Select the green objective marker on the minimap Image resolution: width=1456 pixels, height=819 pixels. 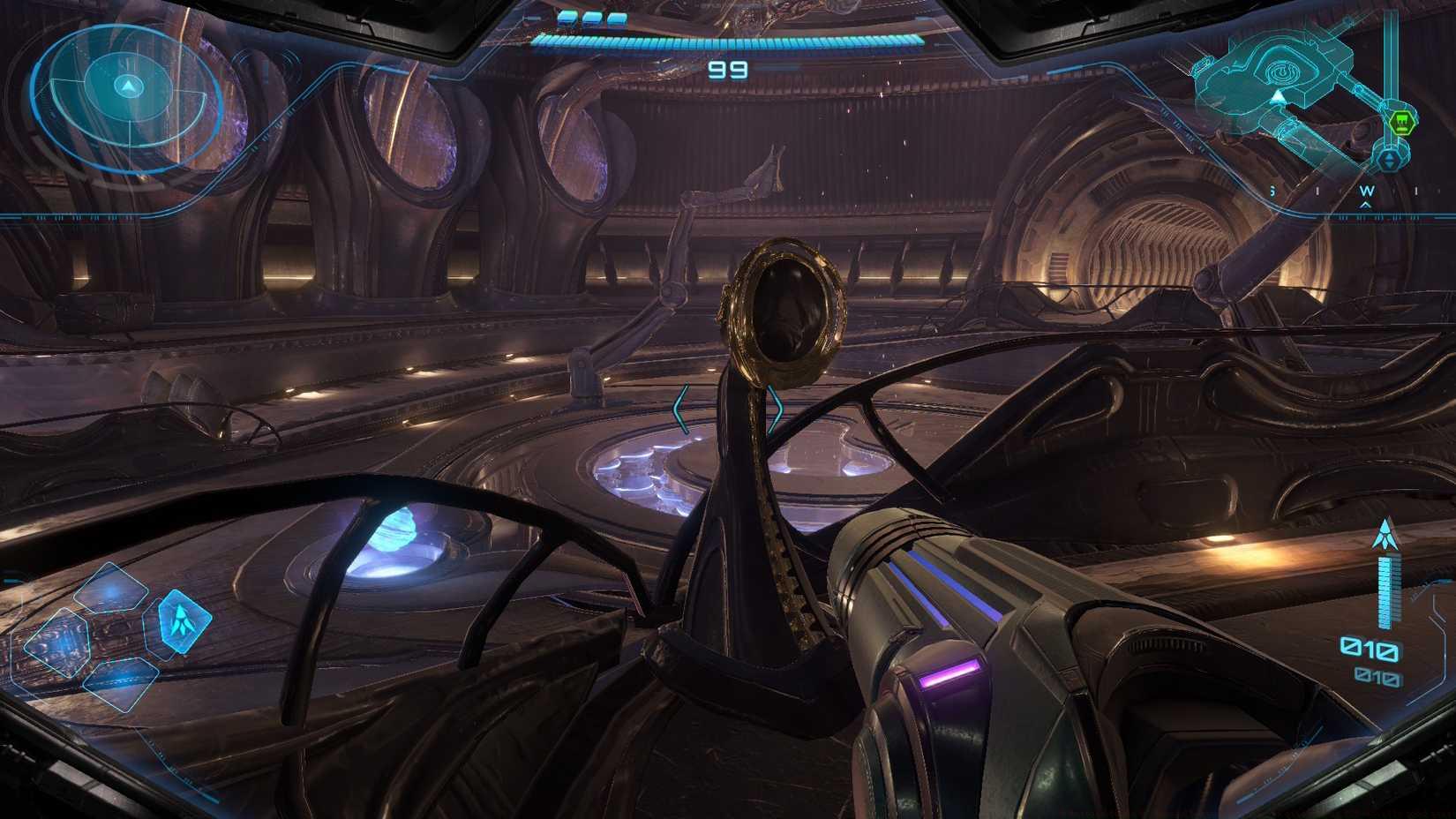(x=1402, y=121)
